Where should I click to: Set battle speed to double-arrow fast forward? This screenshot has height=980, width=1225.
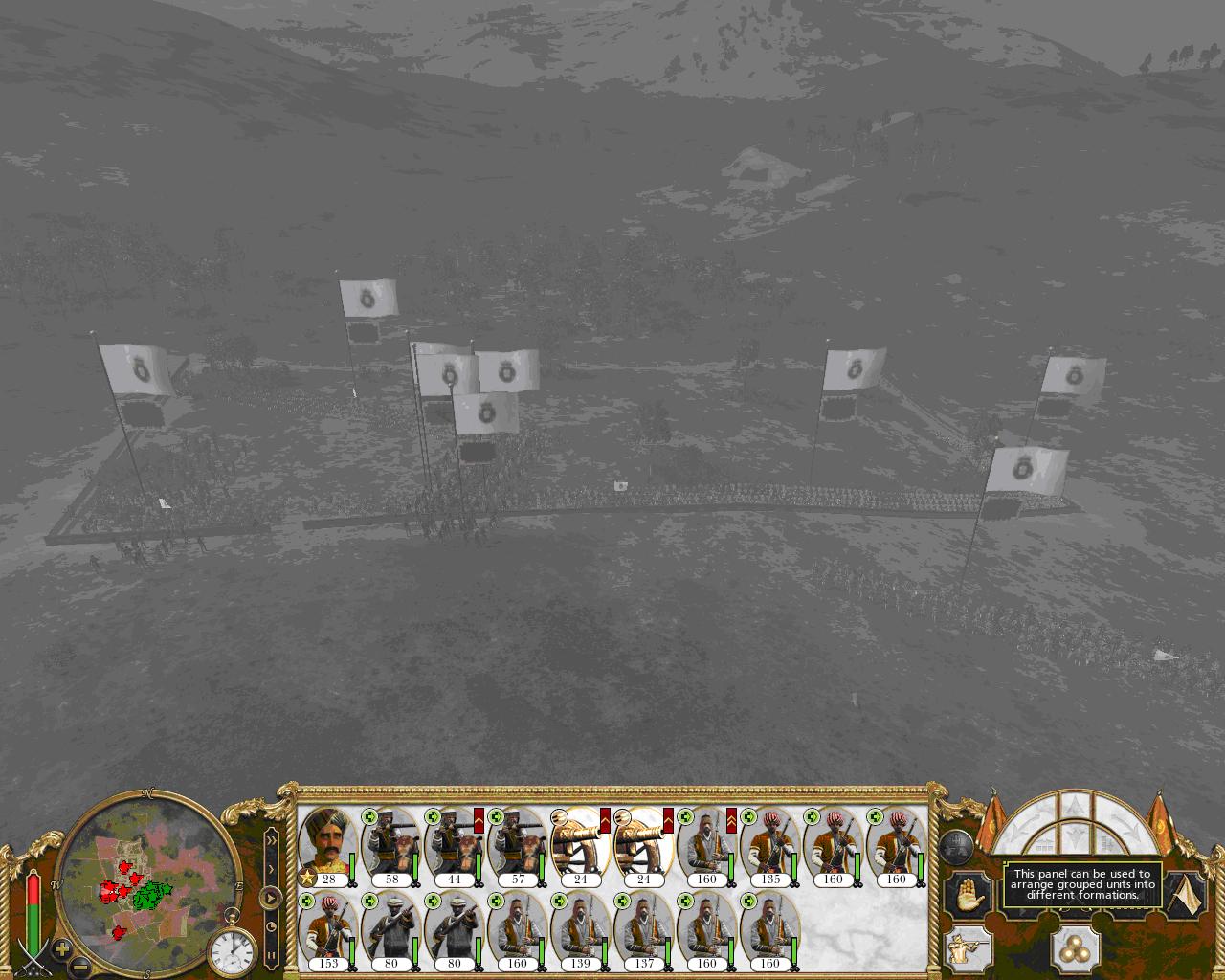[272, 840]
